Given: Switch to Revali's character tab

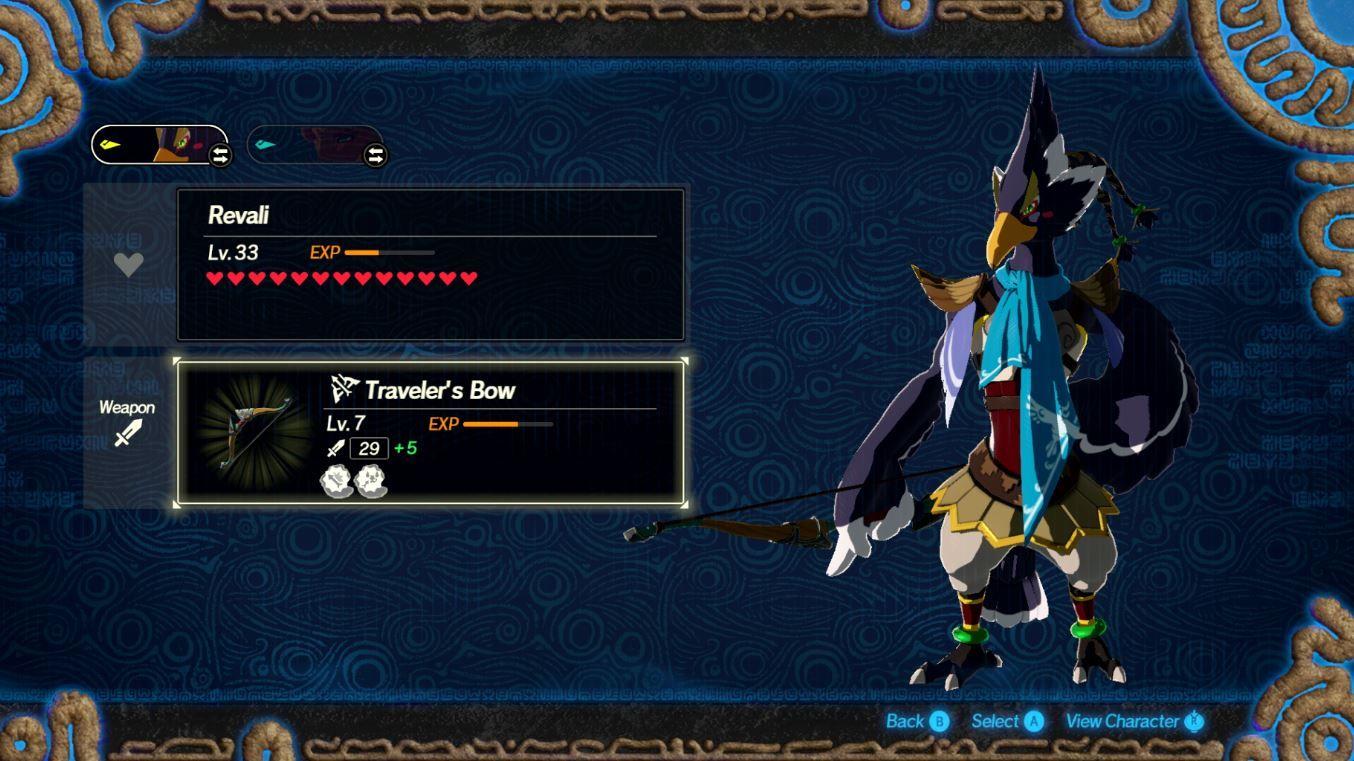Looking at the screenshot, I should (x=160, y=146).
